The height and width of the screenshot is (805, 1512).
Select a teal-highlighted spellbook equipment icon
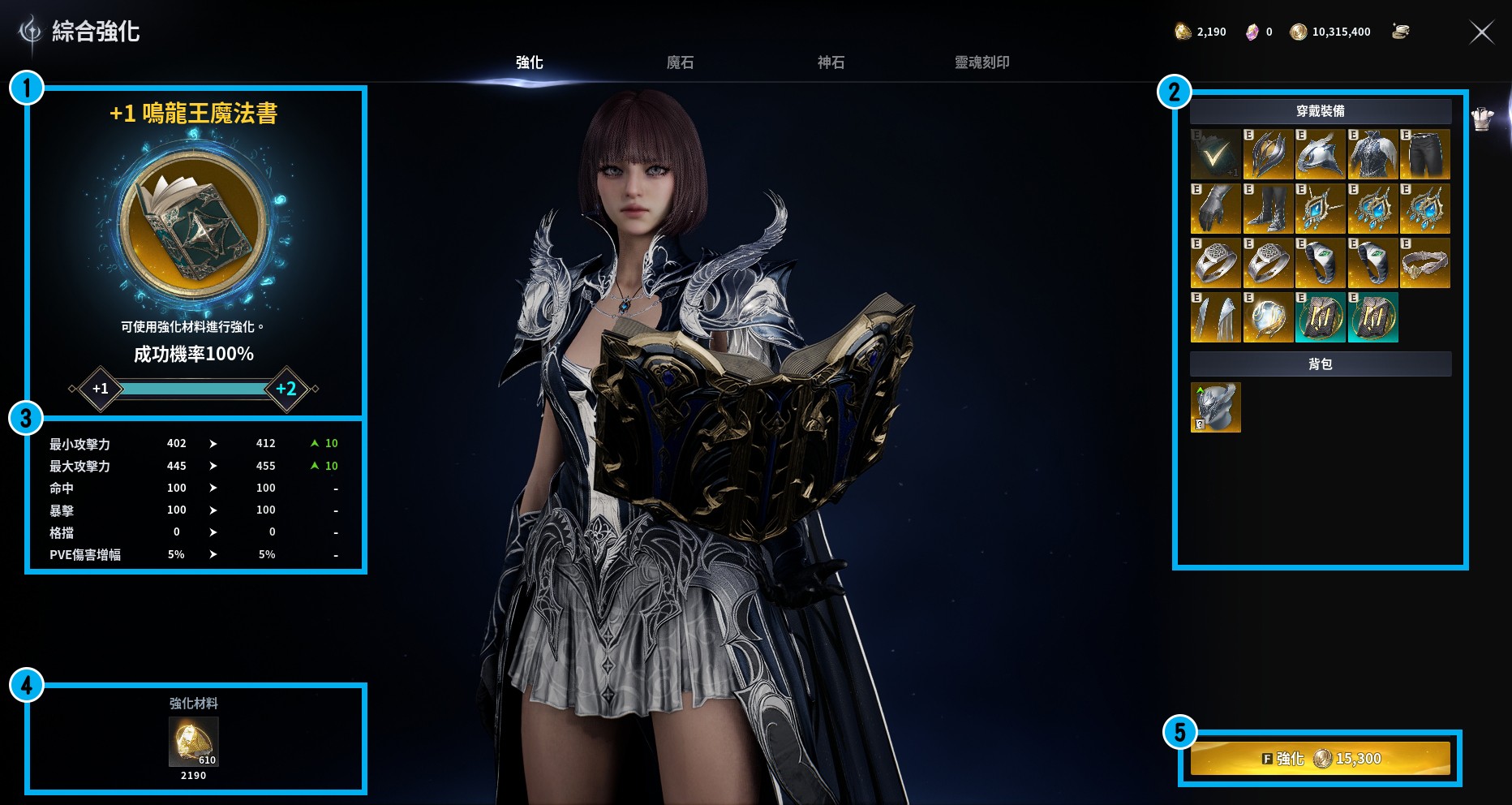tap(1321, 317)
